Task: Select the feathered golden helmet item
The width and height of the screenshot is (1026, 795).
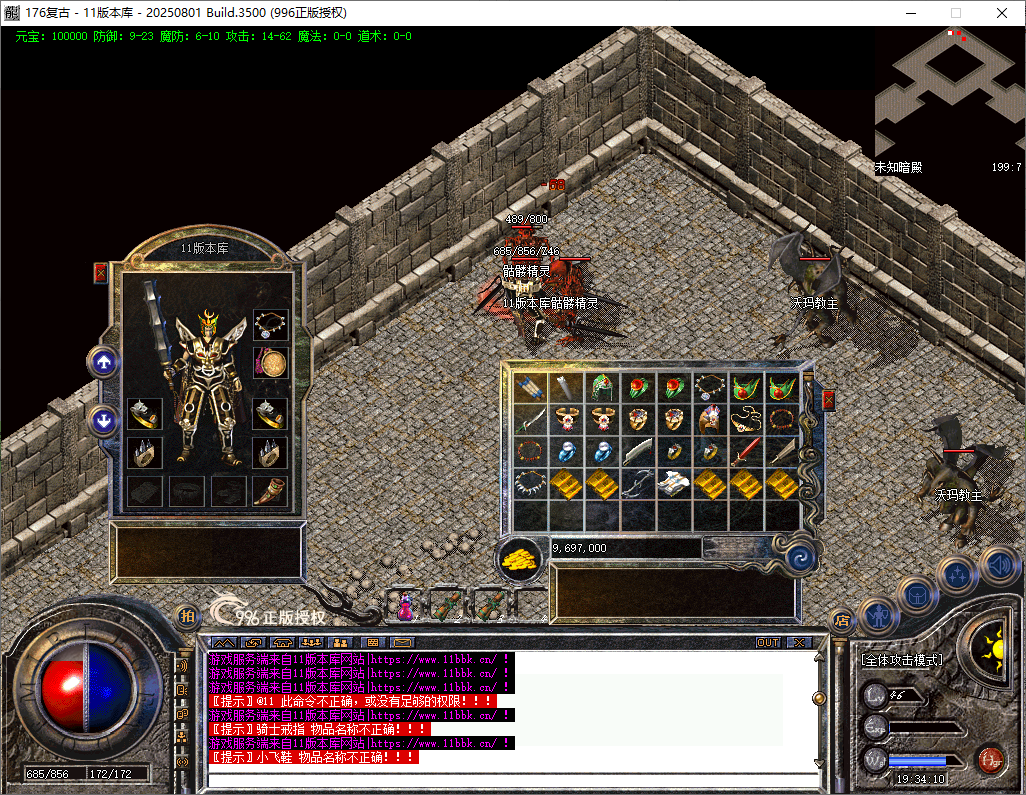Action: (x=711, y=419)
